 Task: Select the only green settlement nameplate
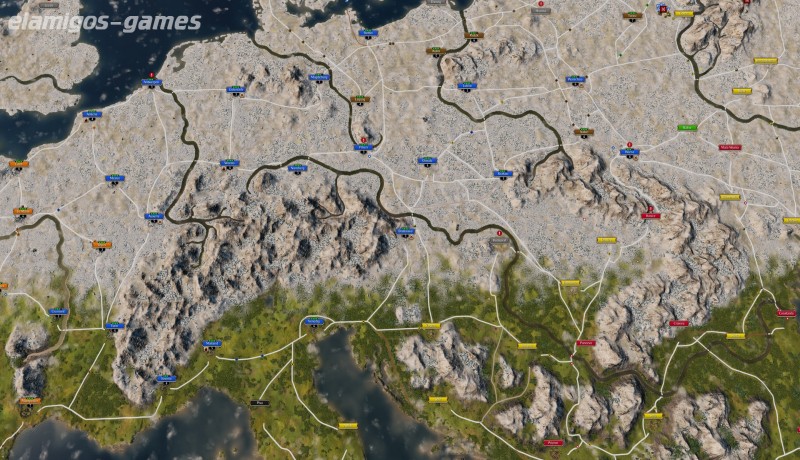pyautogui.click(x=686, y=128)
